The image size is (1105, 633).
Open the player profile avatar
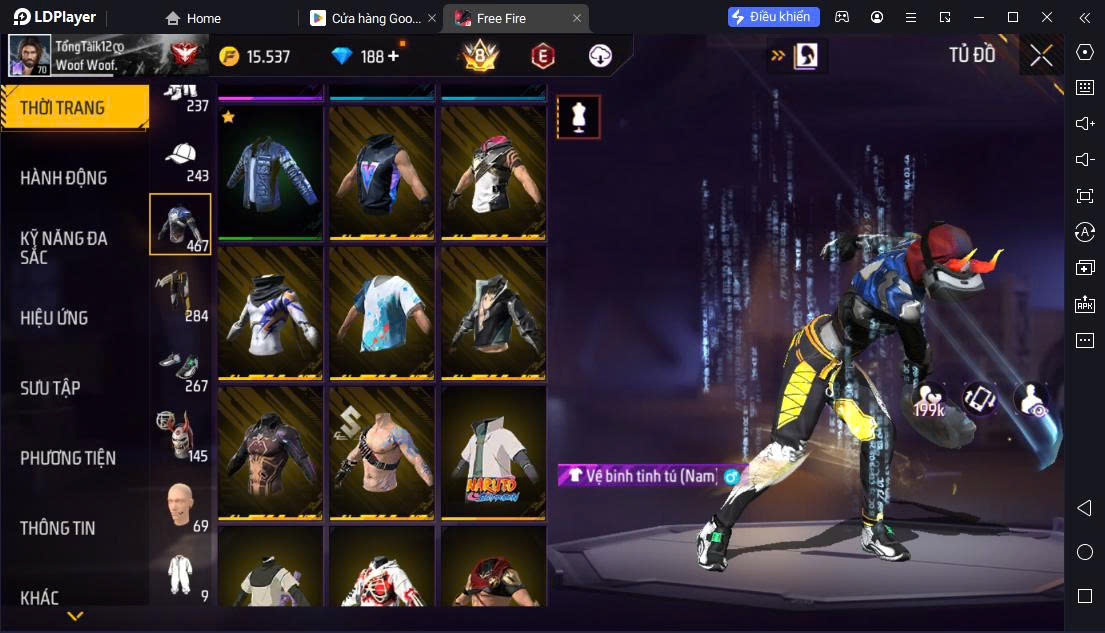pyautogui.click(x=30, y=56)
